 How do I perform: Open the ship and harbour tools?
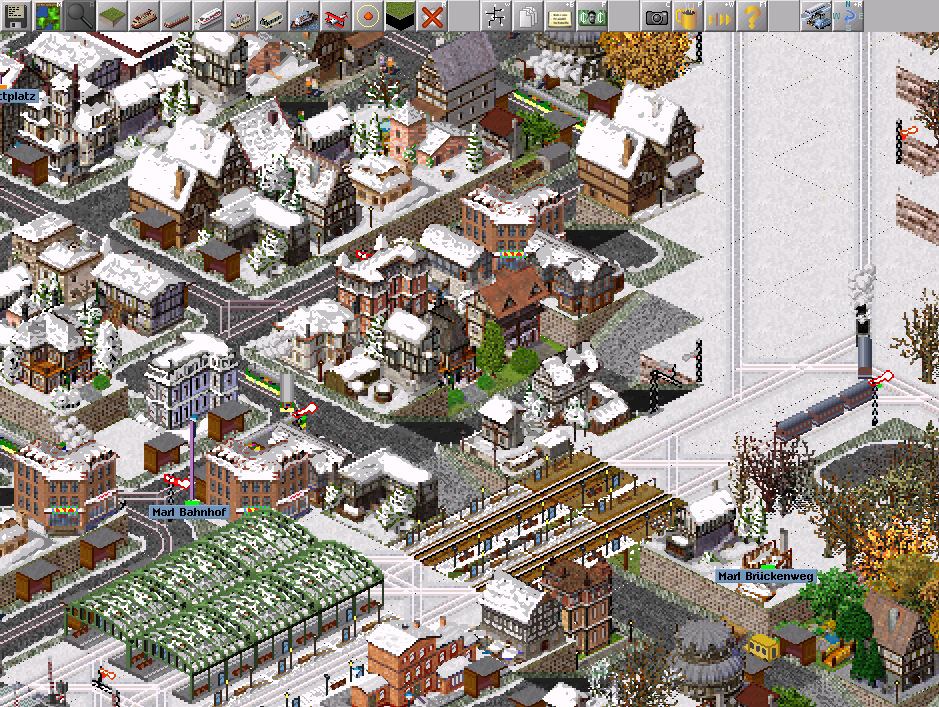(304, 16)
